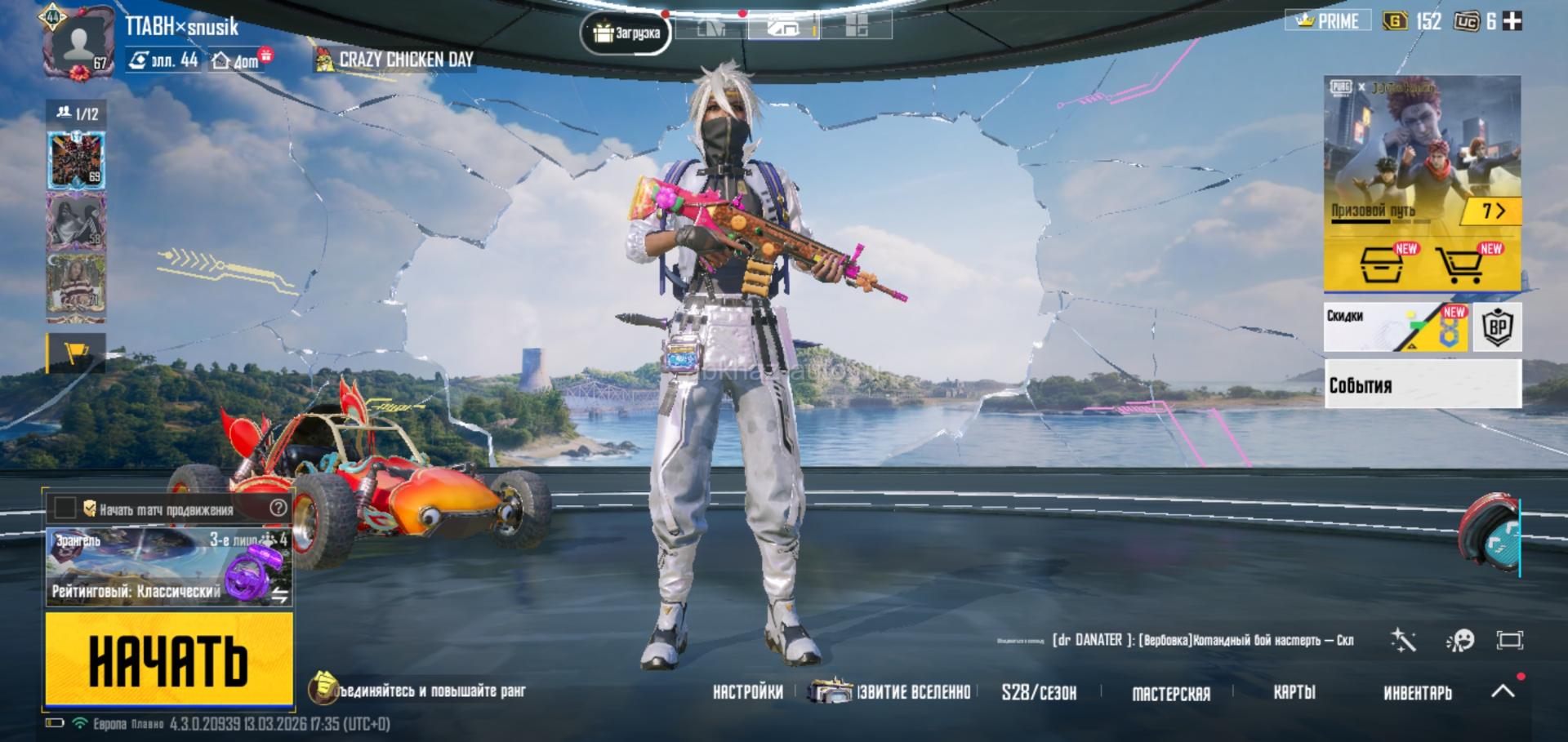Open the МАСТЕРСКАЯ workshop
Screen dimensions: 1568x742
(1171, 693)
